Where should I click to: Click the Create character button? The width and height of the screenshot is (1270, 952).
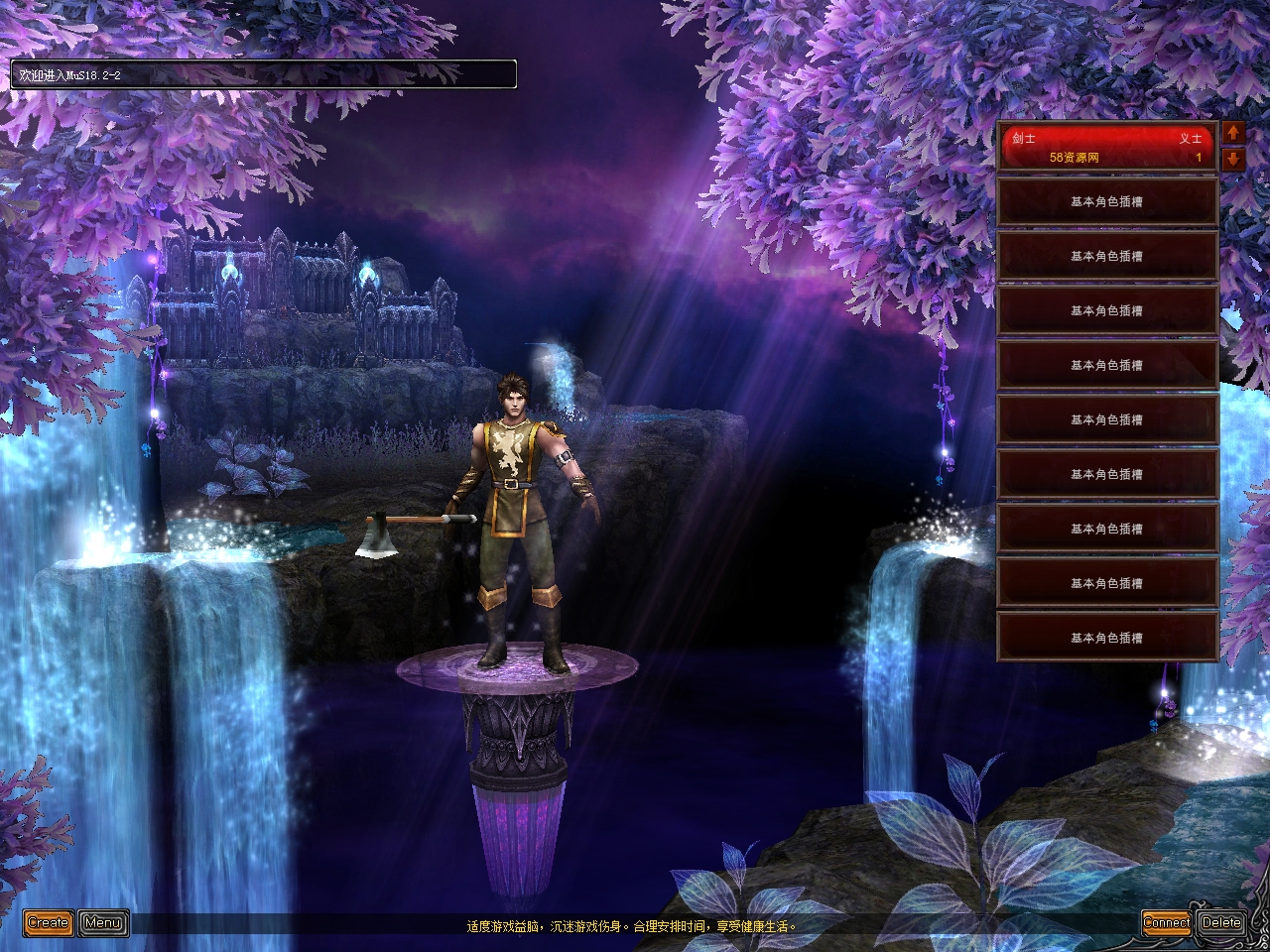tap(48, 923)
